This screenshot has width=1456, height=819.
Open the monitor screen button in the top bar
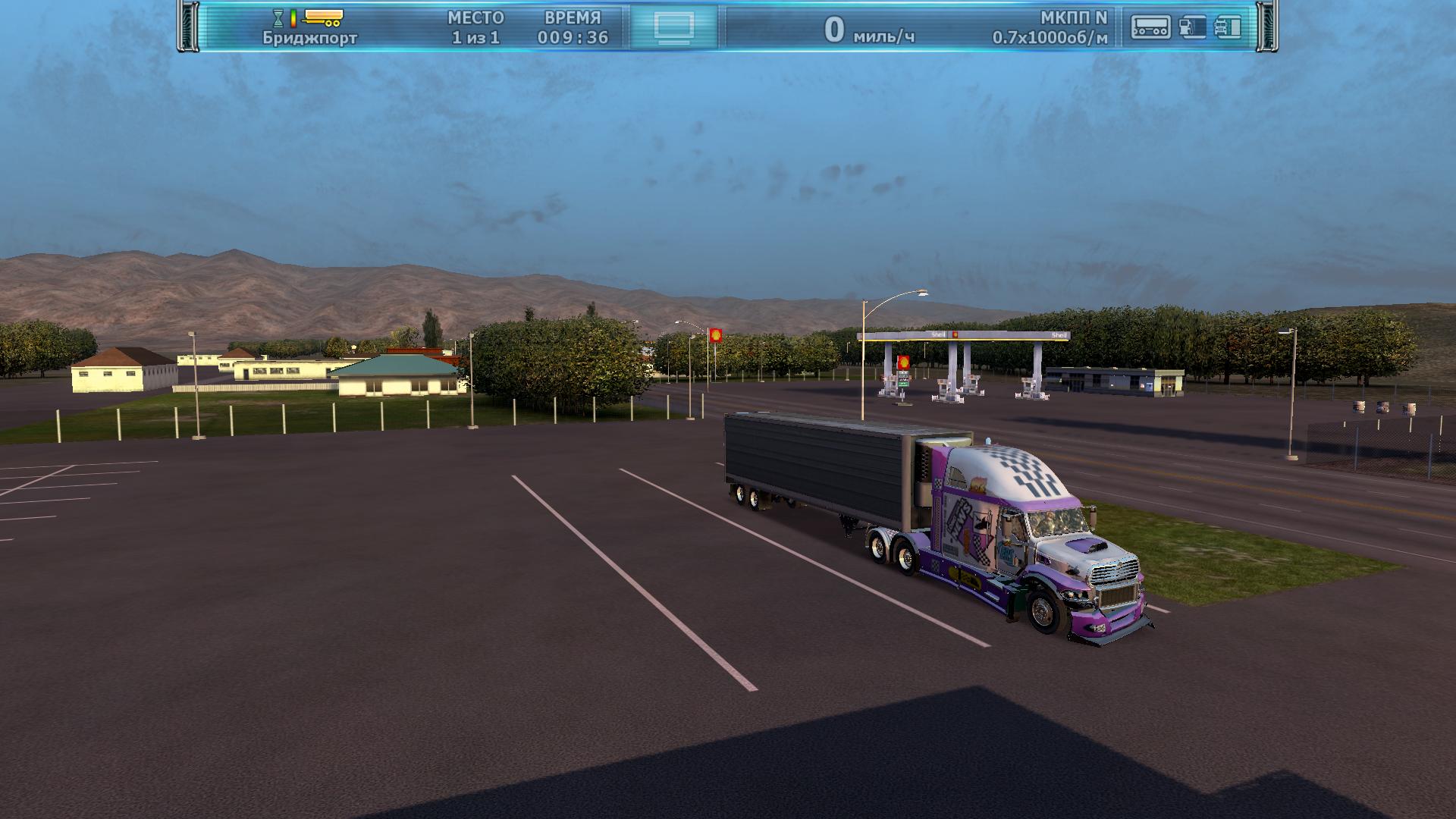click(674, 27)
